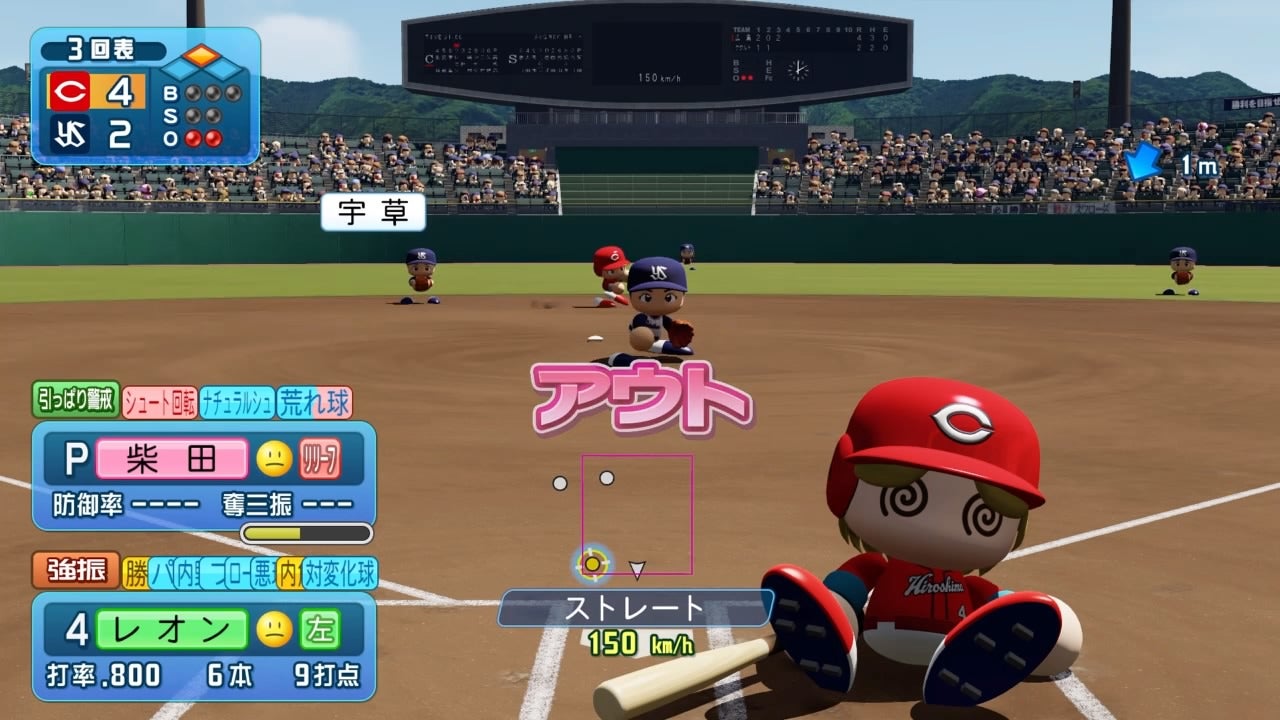Click the ストレート pitch type label

click(x=636, y=608)
